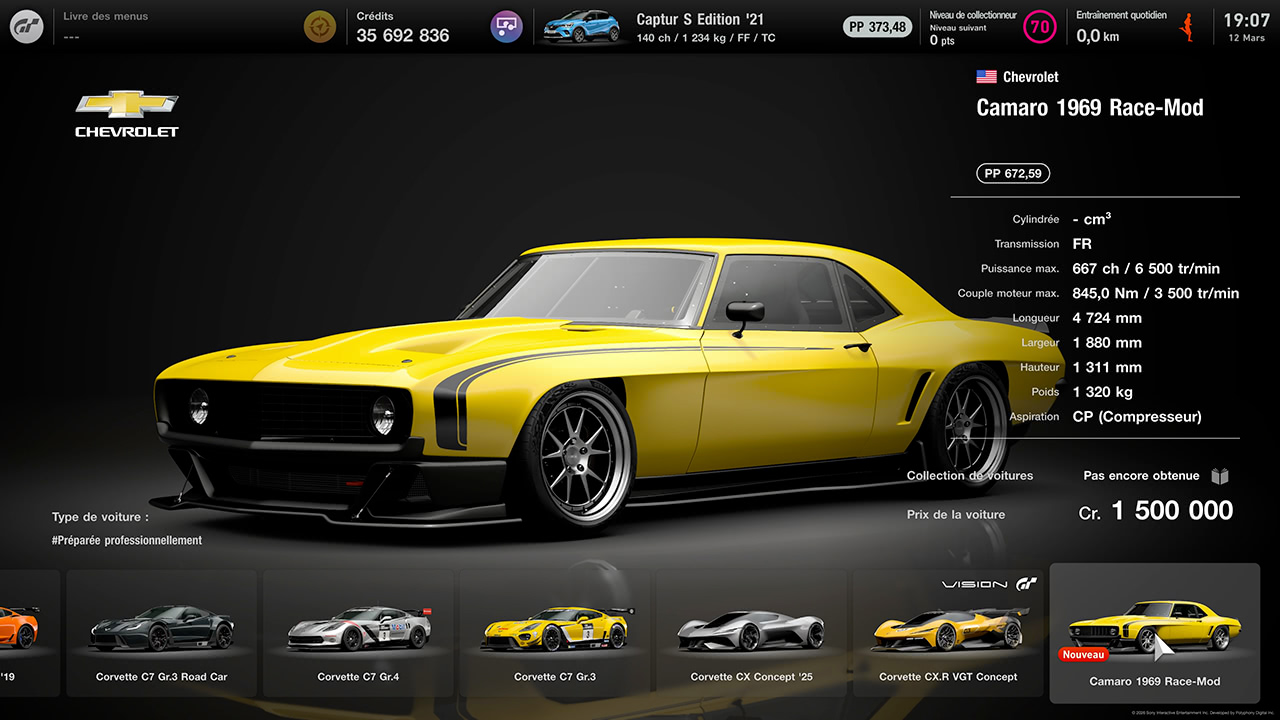Toggle the 'Pas encore obtenue' collection status
Viewport: 1280px width, 720px height.
point(1141,476)
